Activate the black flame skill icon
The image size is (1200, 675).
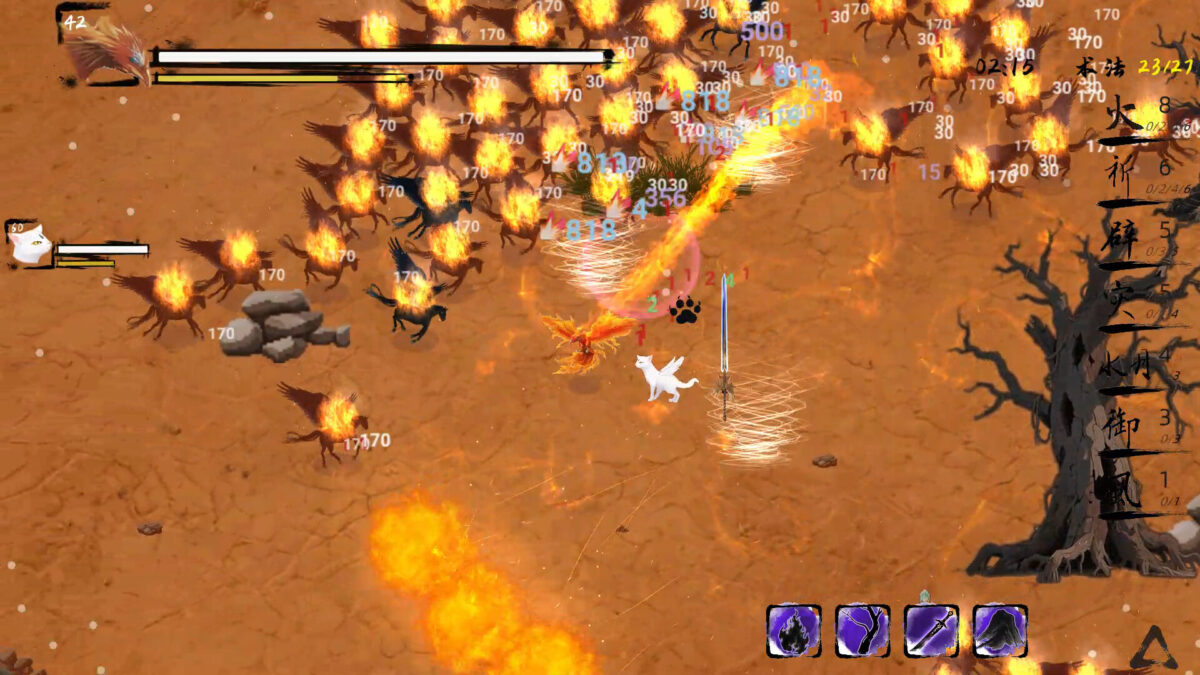coord(794,630)
